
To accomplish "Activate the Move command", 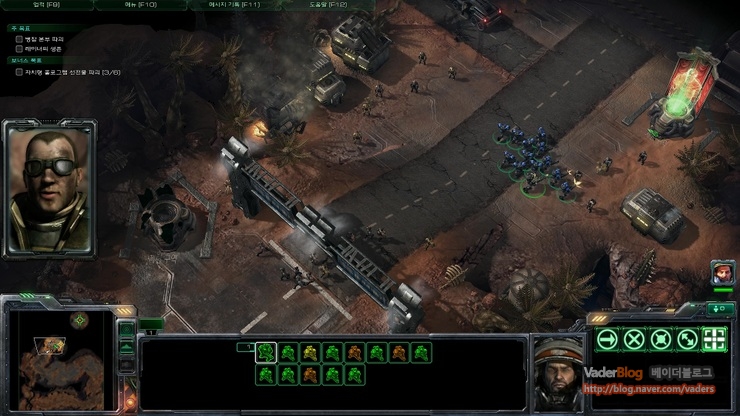I will (606, 339).
